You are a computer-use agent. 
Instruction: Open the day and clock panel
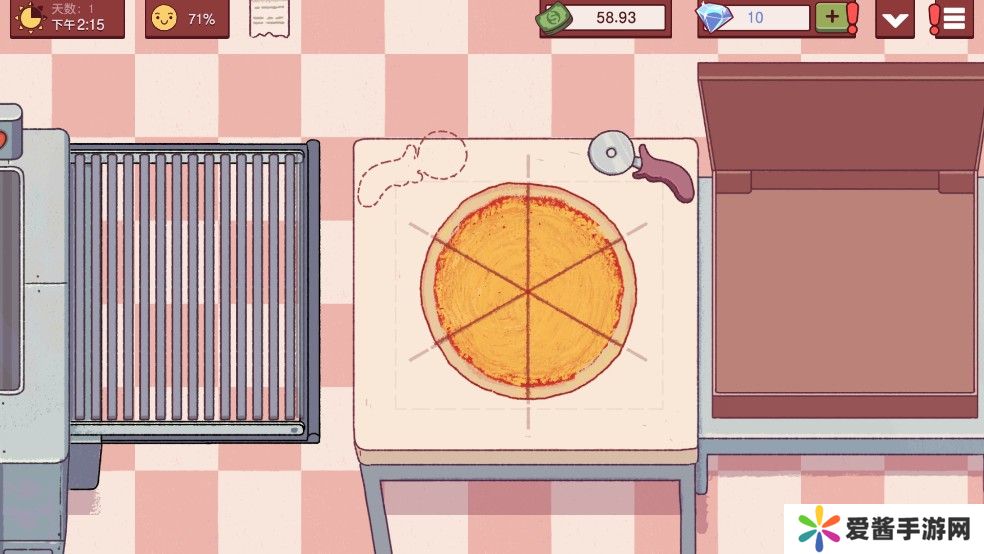pyautogui.click(x=67, y=18)
